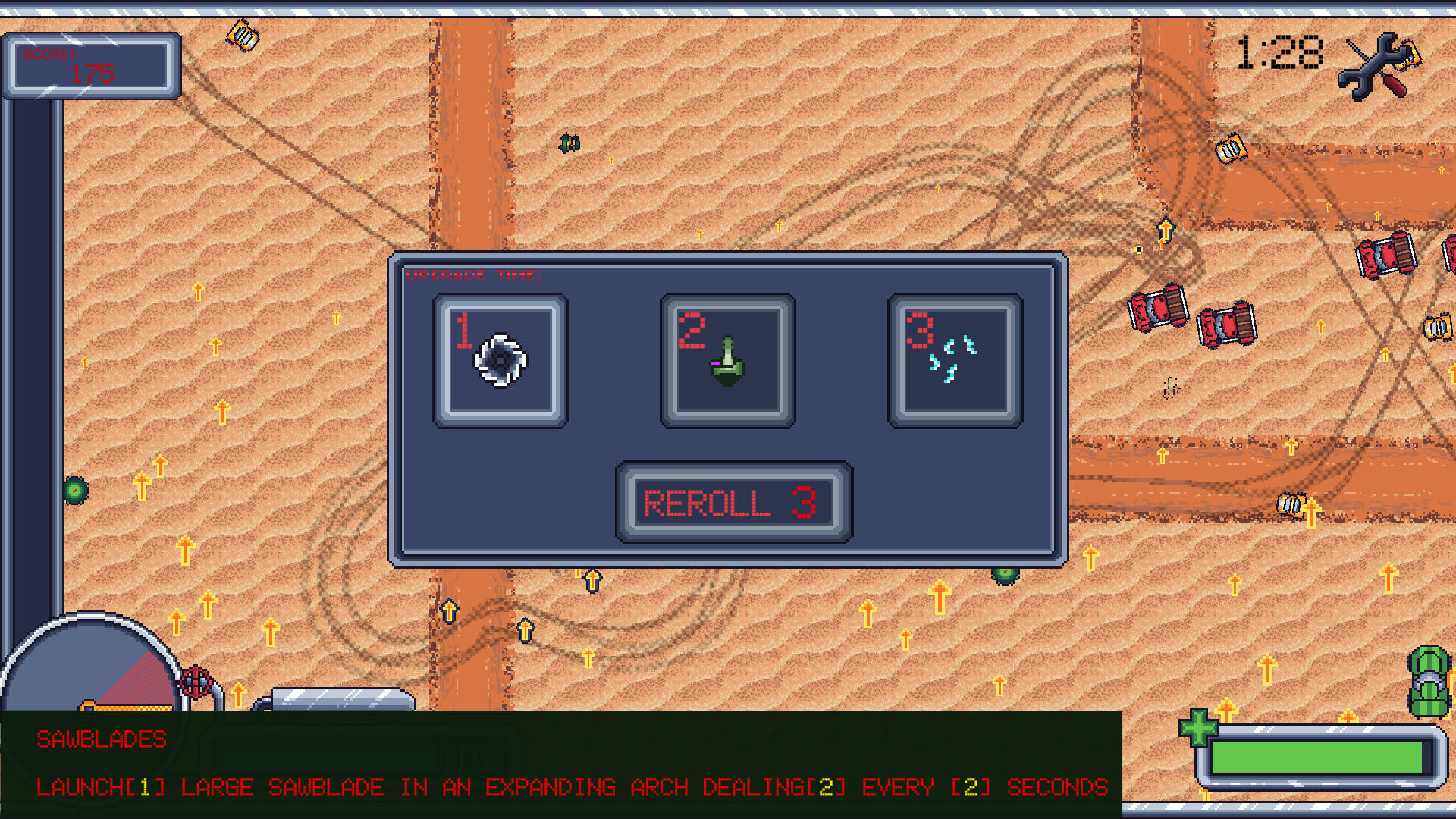Select upgrade option 1, the sawblade

coord(499,358)
